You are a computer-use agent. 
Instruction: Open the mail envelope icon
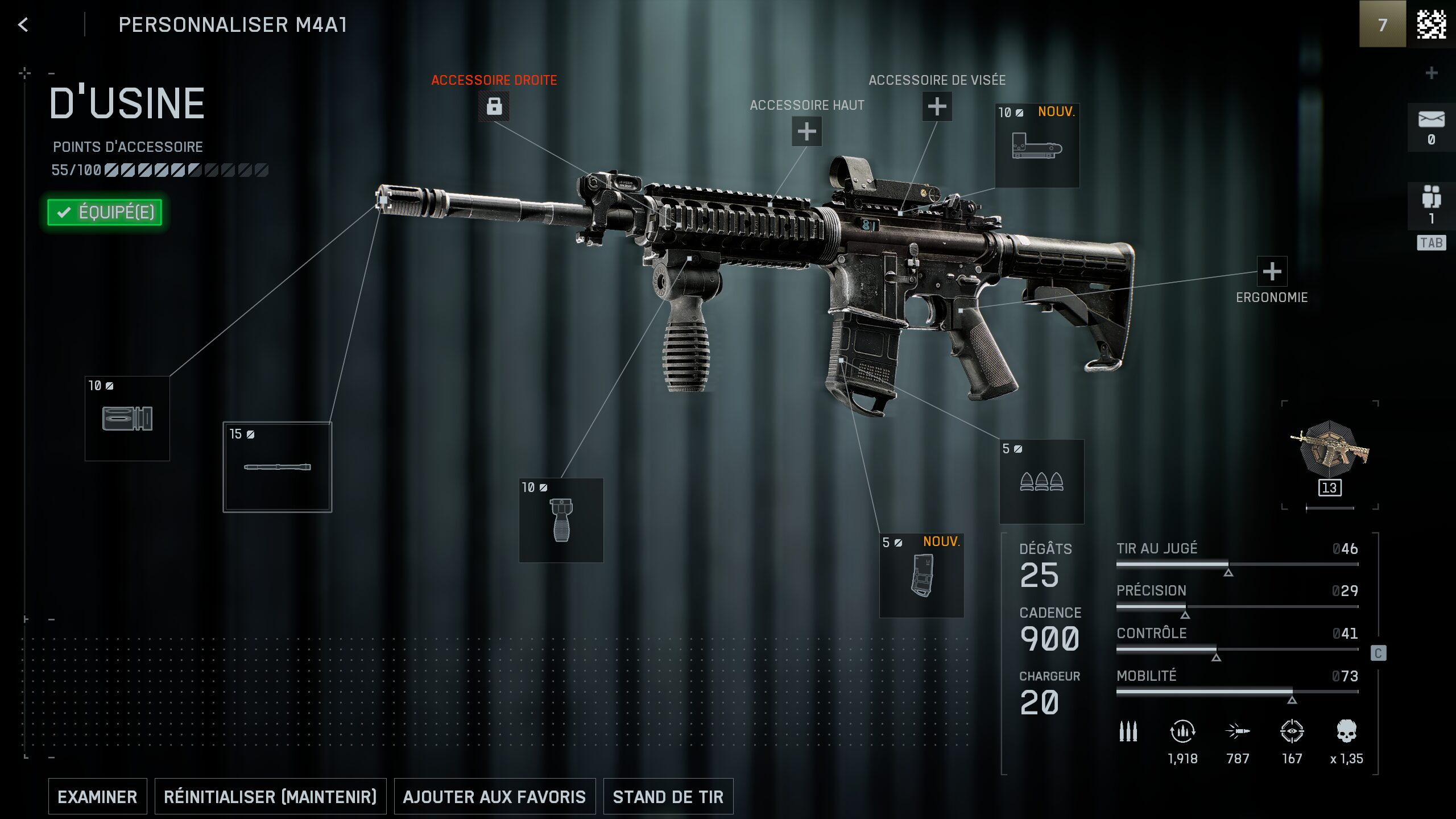1431,120
